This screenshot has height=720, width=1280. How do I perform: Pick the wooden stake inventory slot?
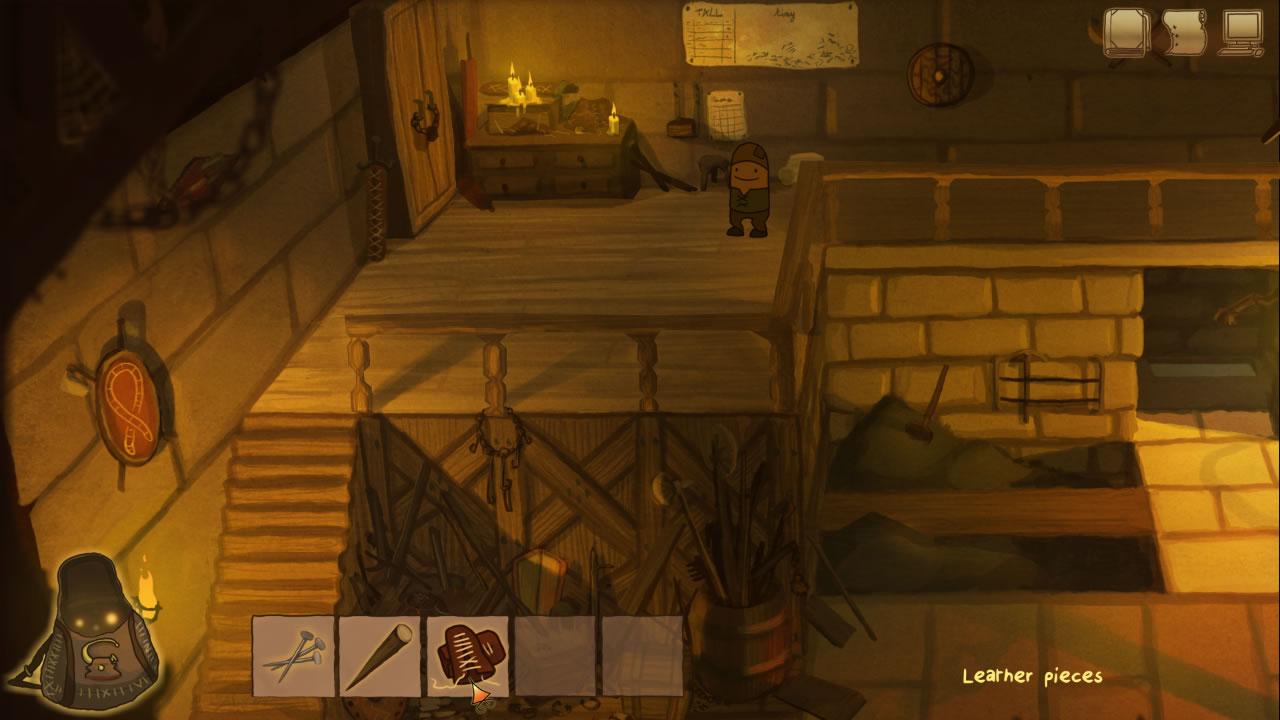pyautogui.click(x=380, y=656)
